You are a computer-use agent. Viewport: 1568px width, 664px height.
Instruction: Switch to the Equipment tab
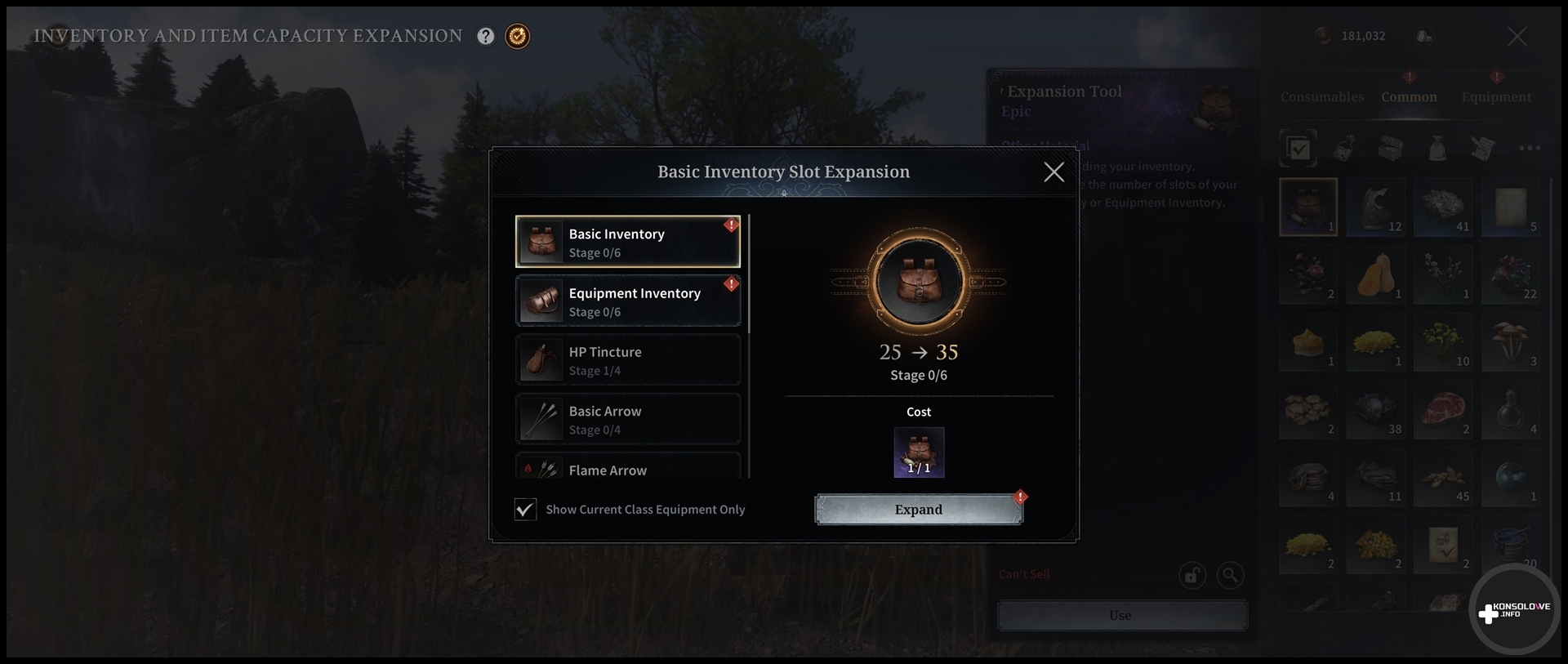(1496, 97)
